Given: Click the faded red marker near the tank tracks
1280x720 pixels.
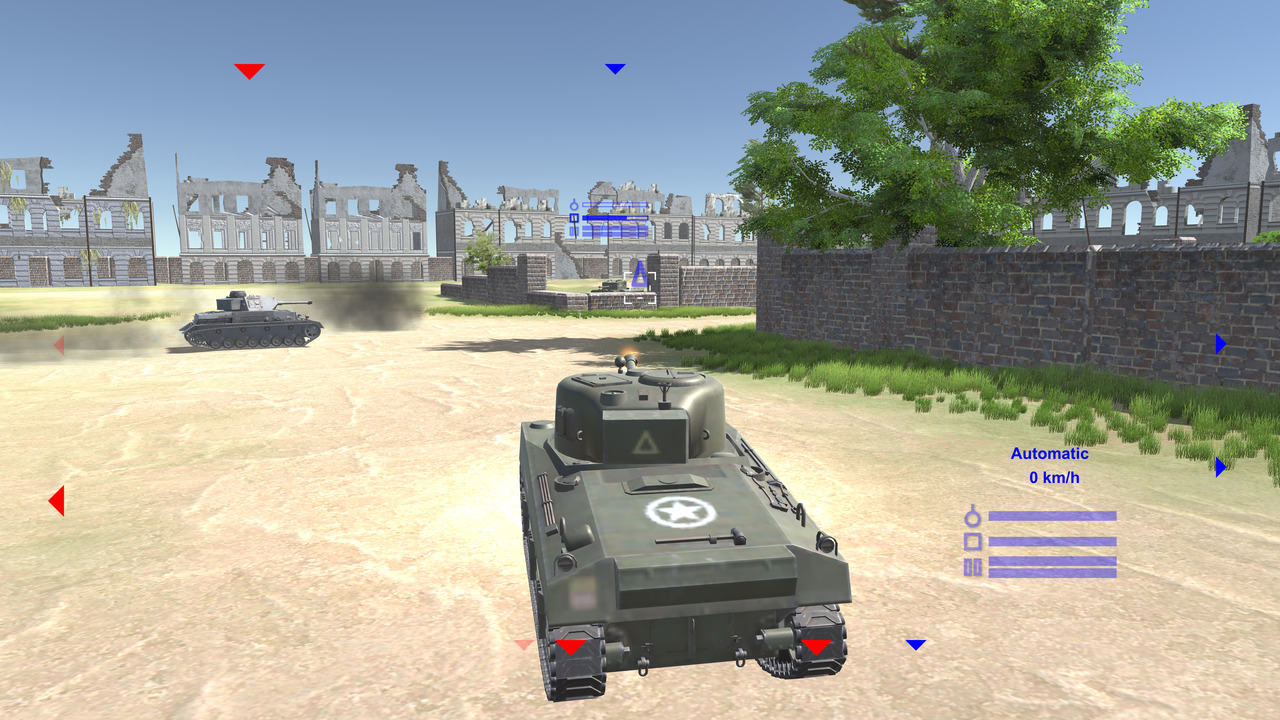Looking at the screenshot, I should tap(521, 646).
